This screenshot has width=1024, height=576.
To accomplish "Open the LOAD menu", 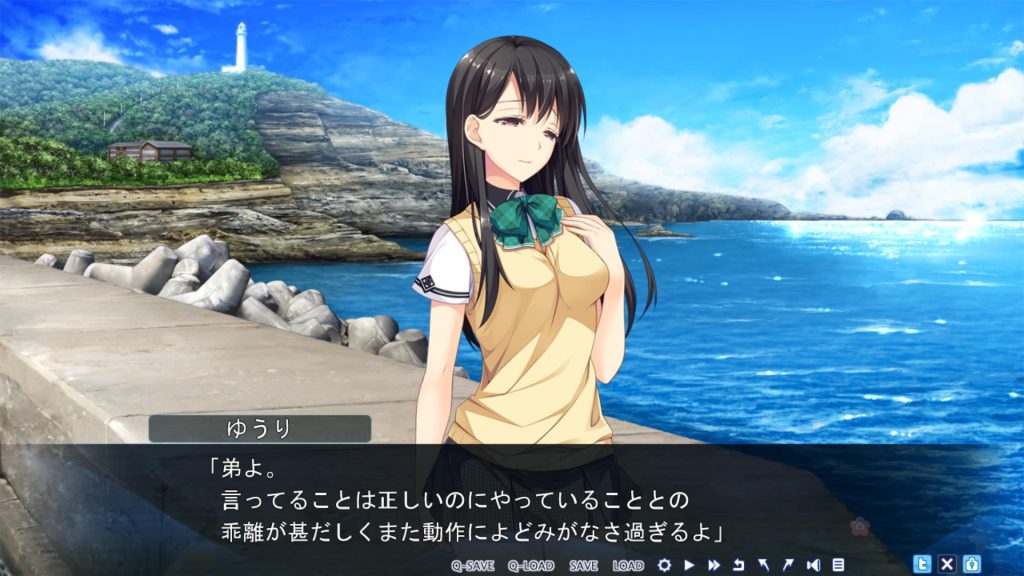I will click(628, 565).
